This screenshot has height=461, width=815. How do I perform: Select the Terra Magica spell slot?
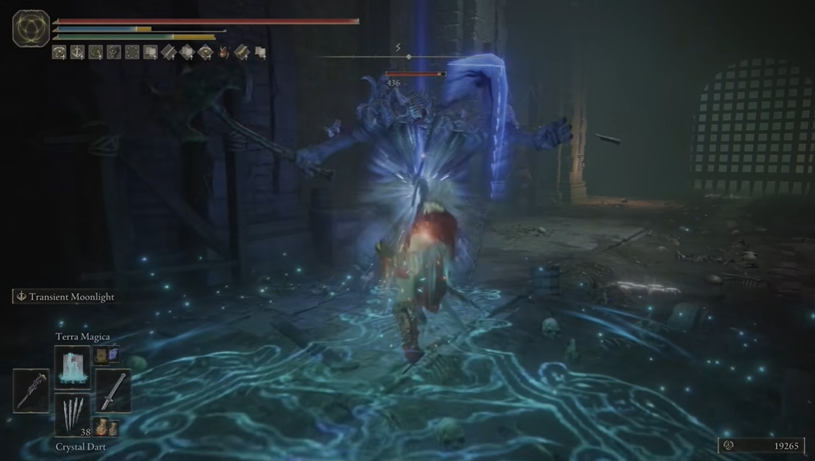coord(73,366)
